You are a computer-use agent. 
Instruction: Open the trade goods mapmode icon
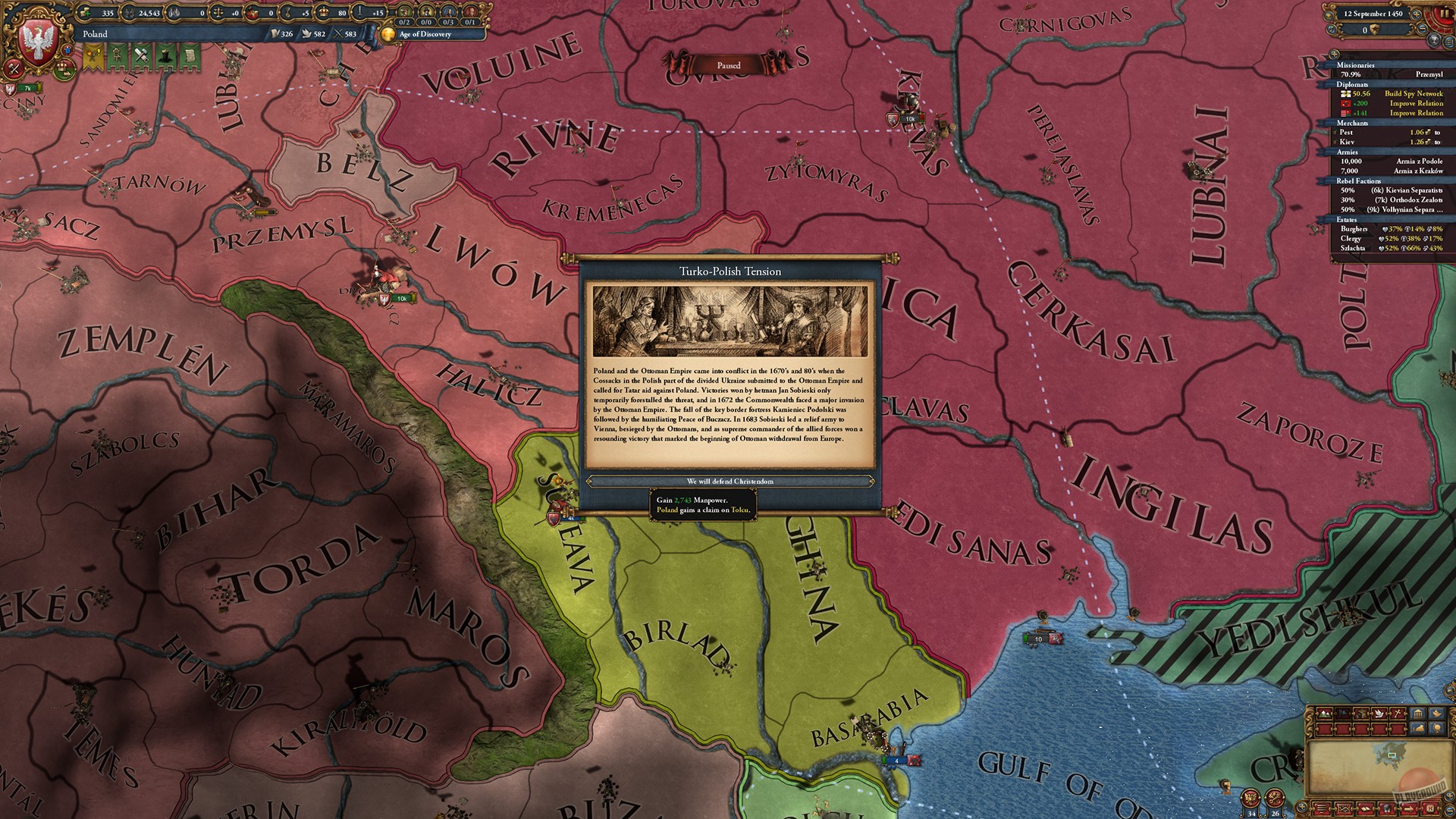coord(1361,713)
